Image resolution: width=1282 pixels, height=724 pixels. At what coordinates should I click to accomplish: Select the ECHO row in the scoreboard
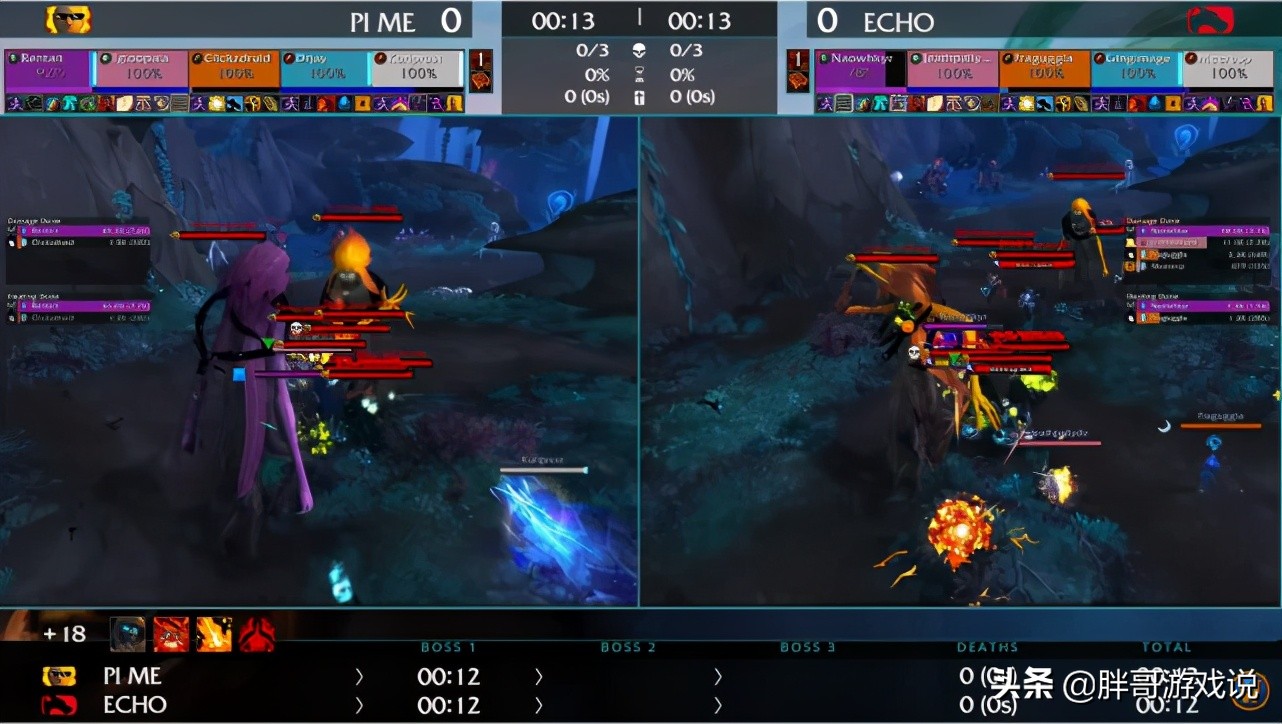click(134, 705)
